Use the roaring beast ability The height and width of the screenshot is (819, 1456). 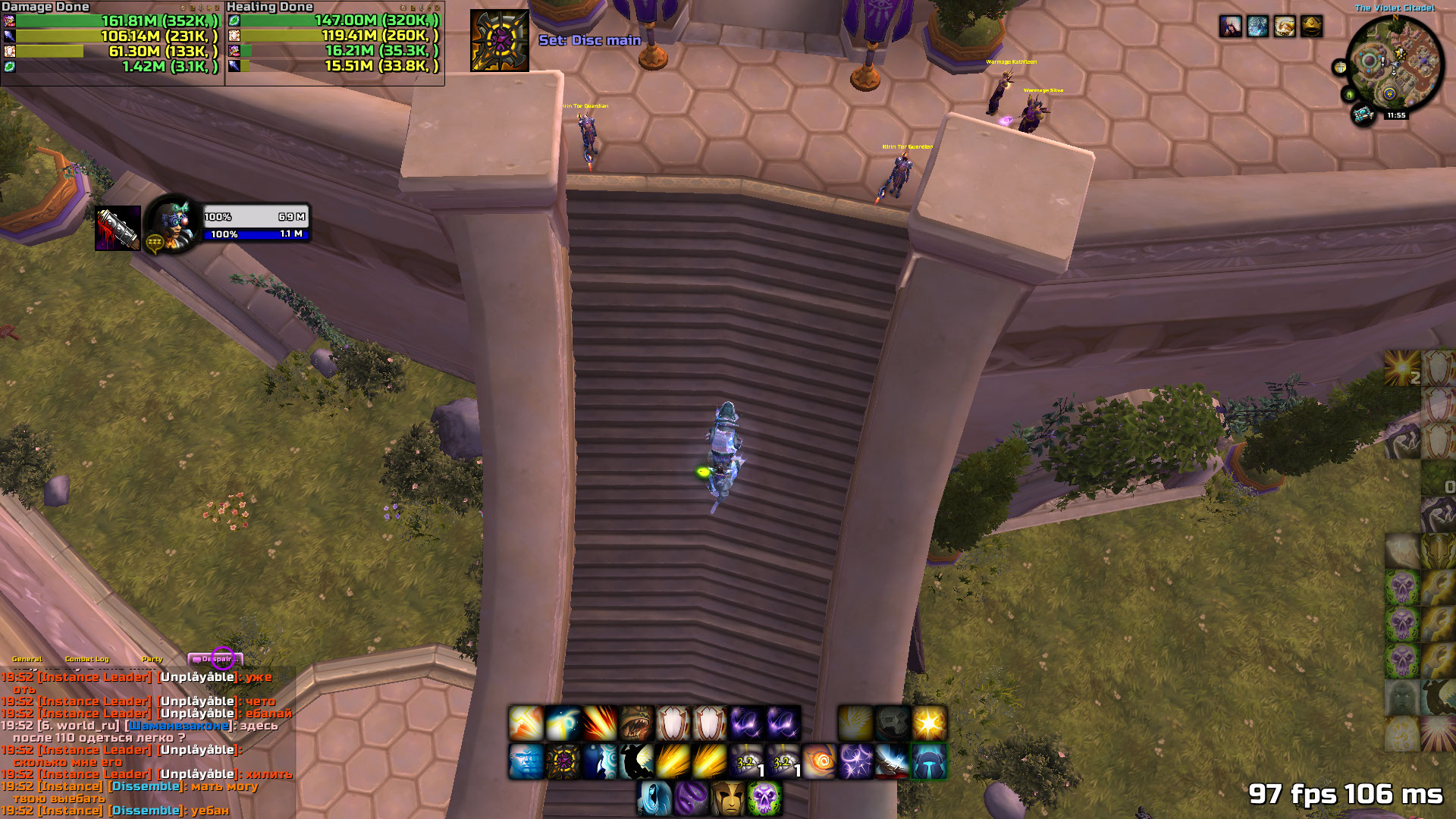(636, 723)
